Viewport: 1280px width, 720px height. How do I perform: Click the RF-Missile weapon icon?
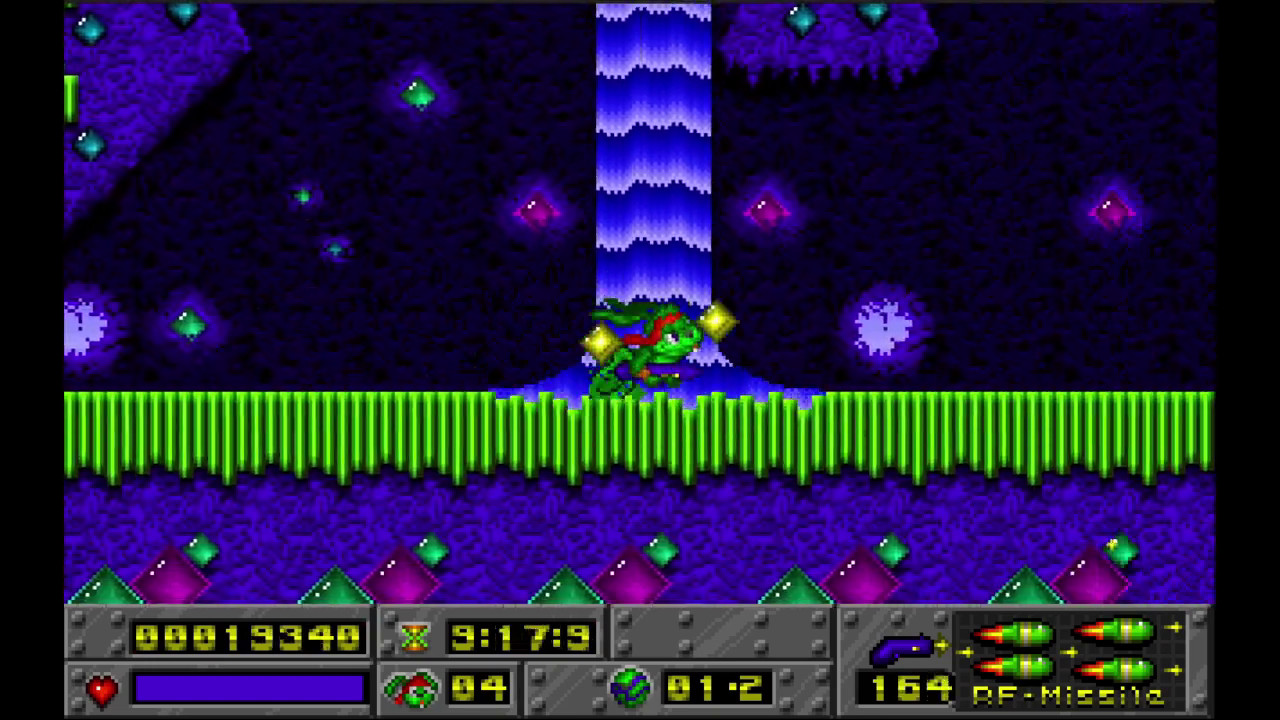tap(1068, 650)
